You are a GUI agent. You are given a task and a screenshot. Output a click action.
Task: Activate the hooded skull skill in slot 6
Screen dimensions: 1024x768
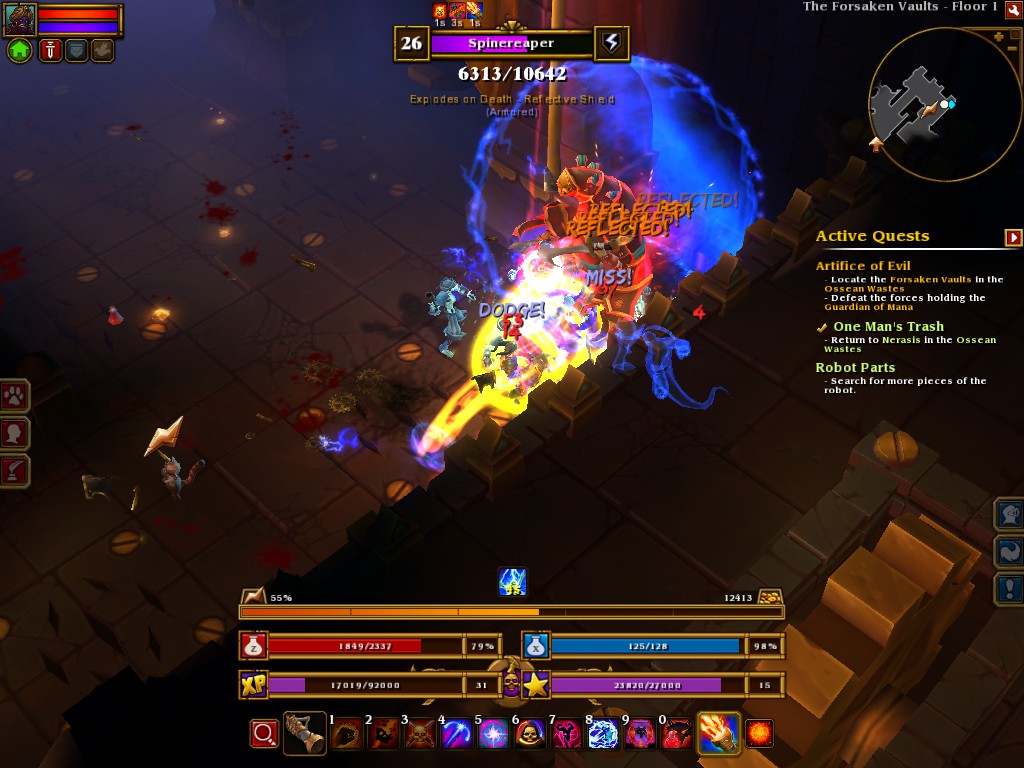pos(529,735)
